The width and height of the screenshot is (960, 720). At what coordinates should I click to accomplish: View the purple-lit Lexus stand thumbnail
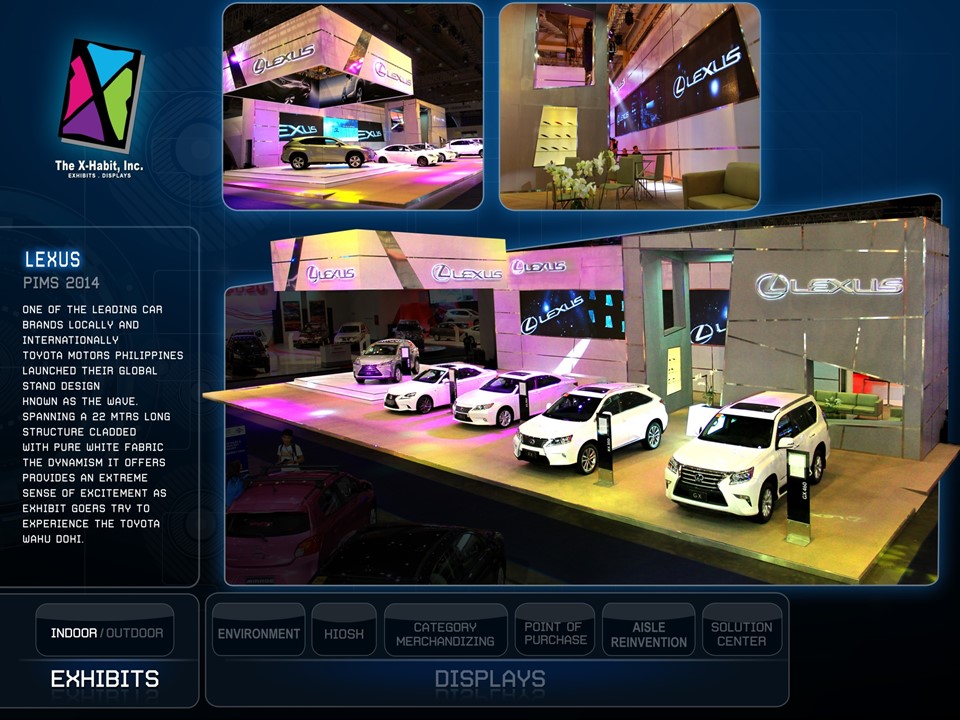(x=353, y=106)
